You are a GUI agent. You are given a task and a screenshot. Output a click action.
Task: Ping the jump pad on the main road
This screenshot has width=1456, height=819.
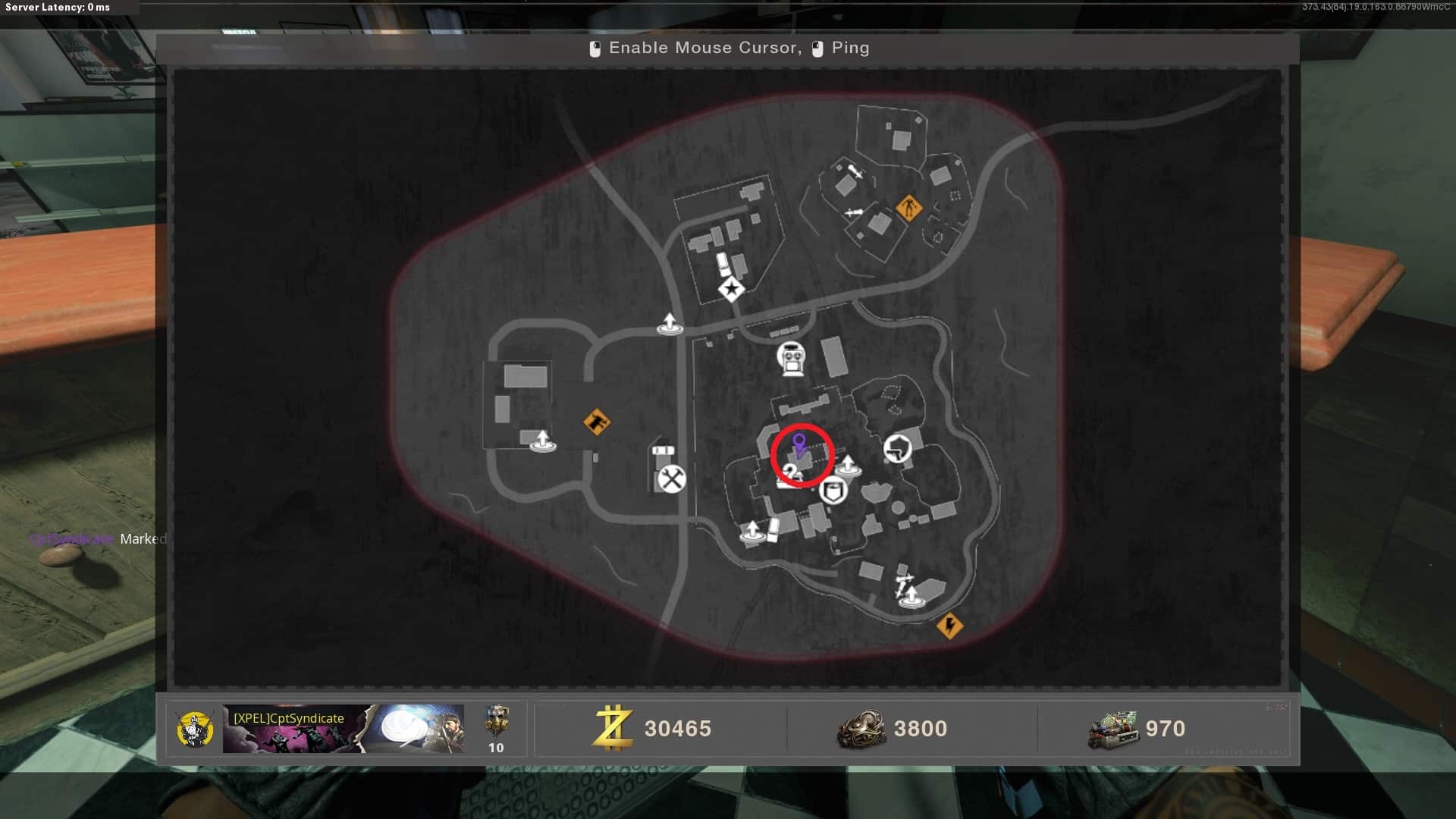tap(669, 324)
